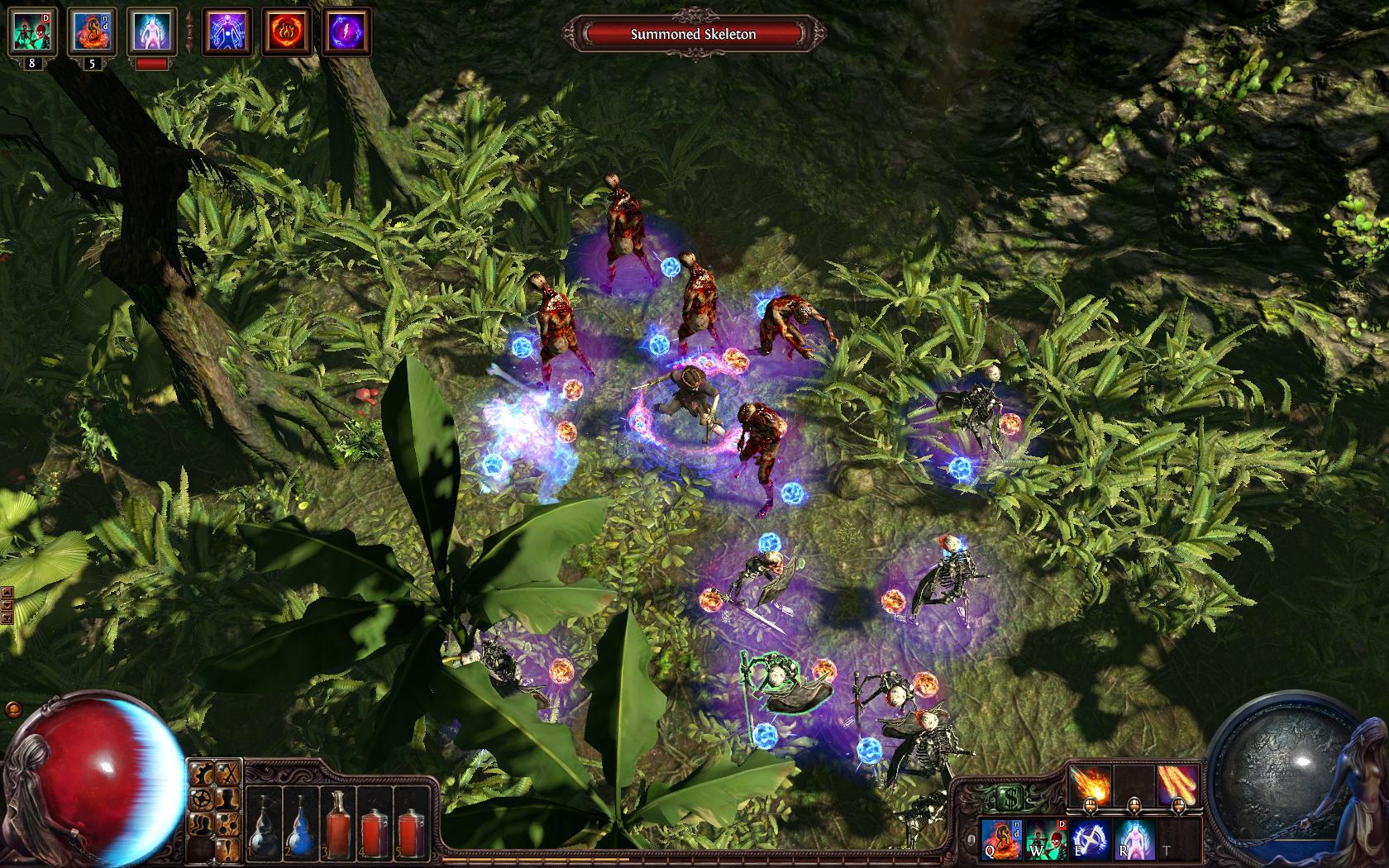Select the red flame ring curse icon
The width and height of the screenshot is (1389, 868).
pyautogui.click(x=284, y=31)
